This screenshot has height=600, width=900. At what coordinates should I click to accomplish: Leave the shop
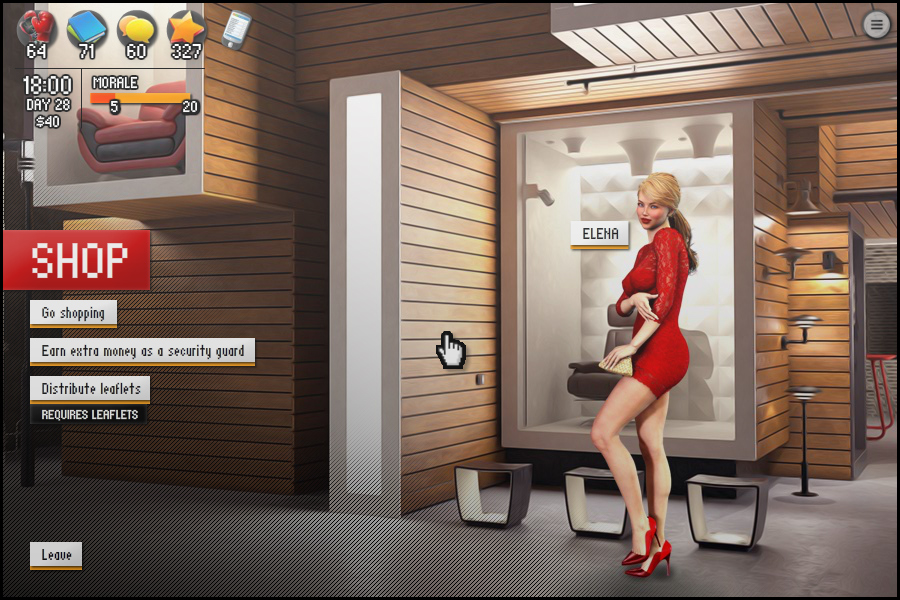click(x=56, y=555)
